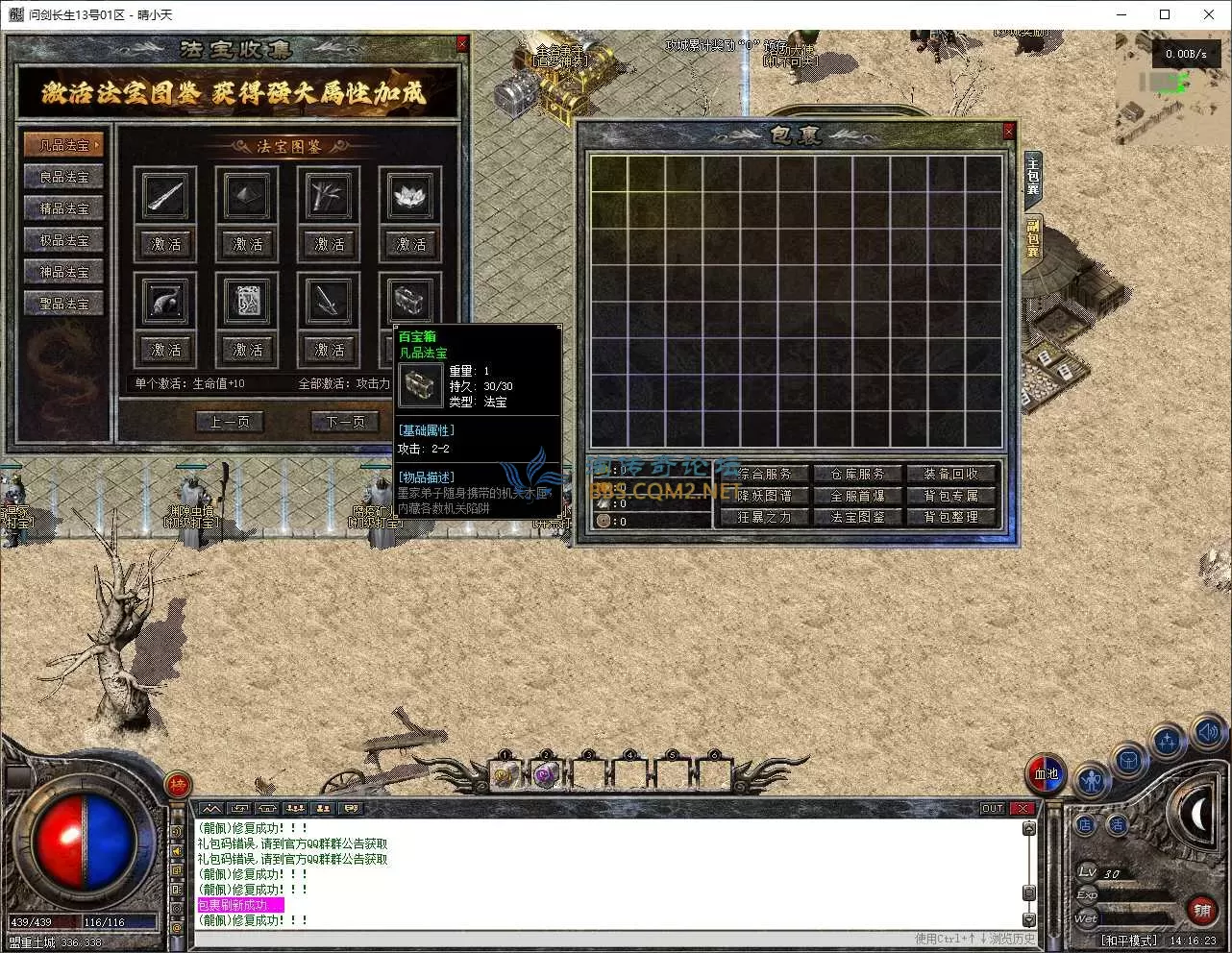Image resolution: width=1232 pixels, height=953 pixels.
Task: Select the treasure chest 百宝箱 icon
Action: pos(411,302)
